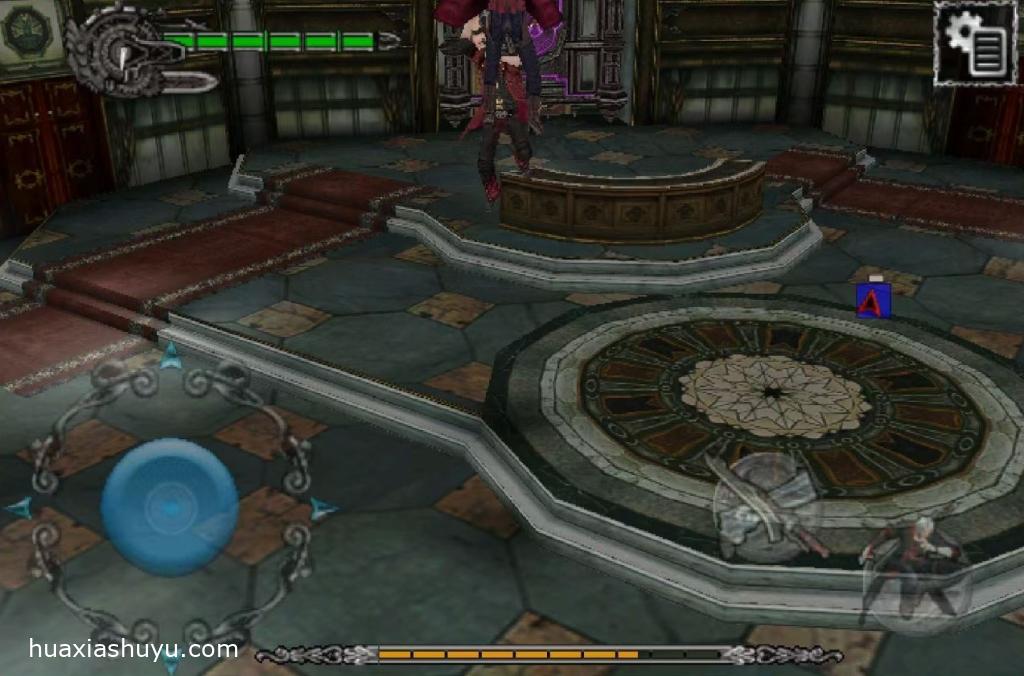Tap the joystick's up arrow
1024x676 pixels.
[171, 354]
